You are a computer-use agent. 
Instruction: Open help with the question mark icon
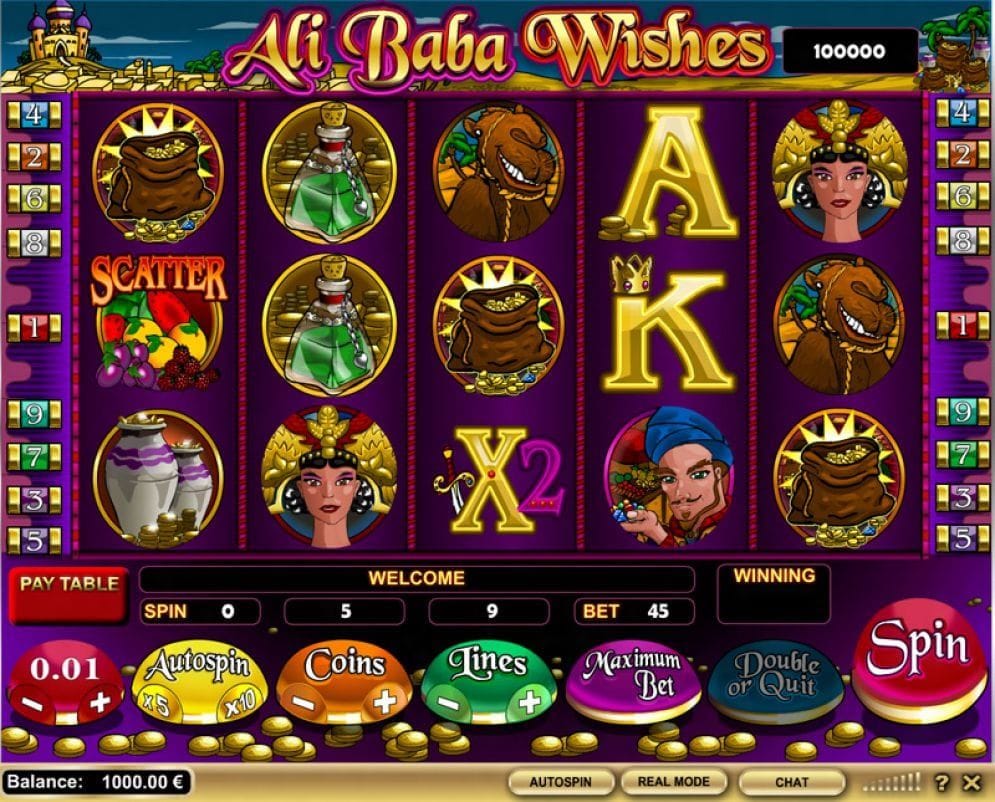point(942,782)
